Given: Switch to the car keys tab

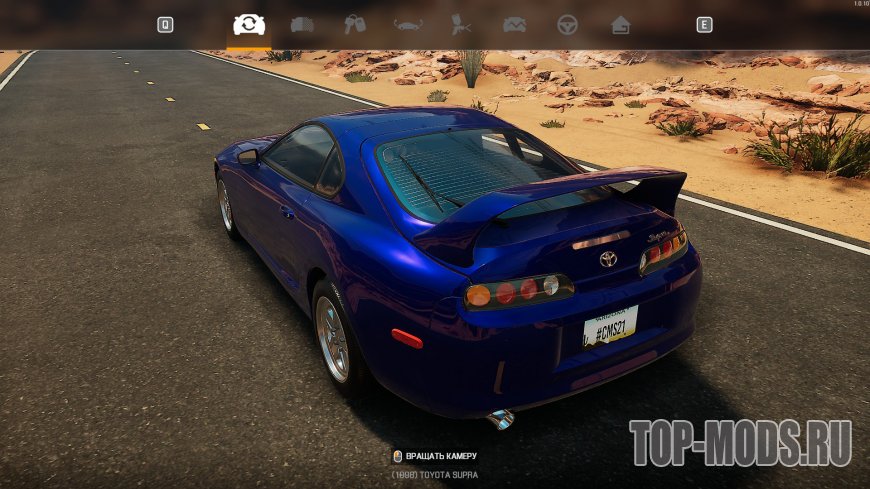Looking at the screenshot, I should pyautogui.click(x=355, y=25).
